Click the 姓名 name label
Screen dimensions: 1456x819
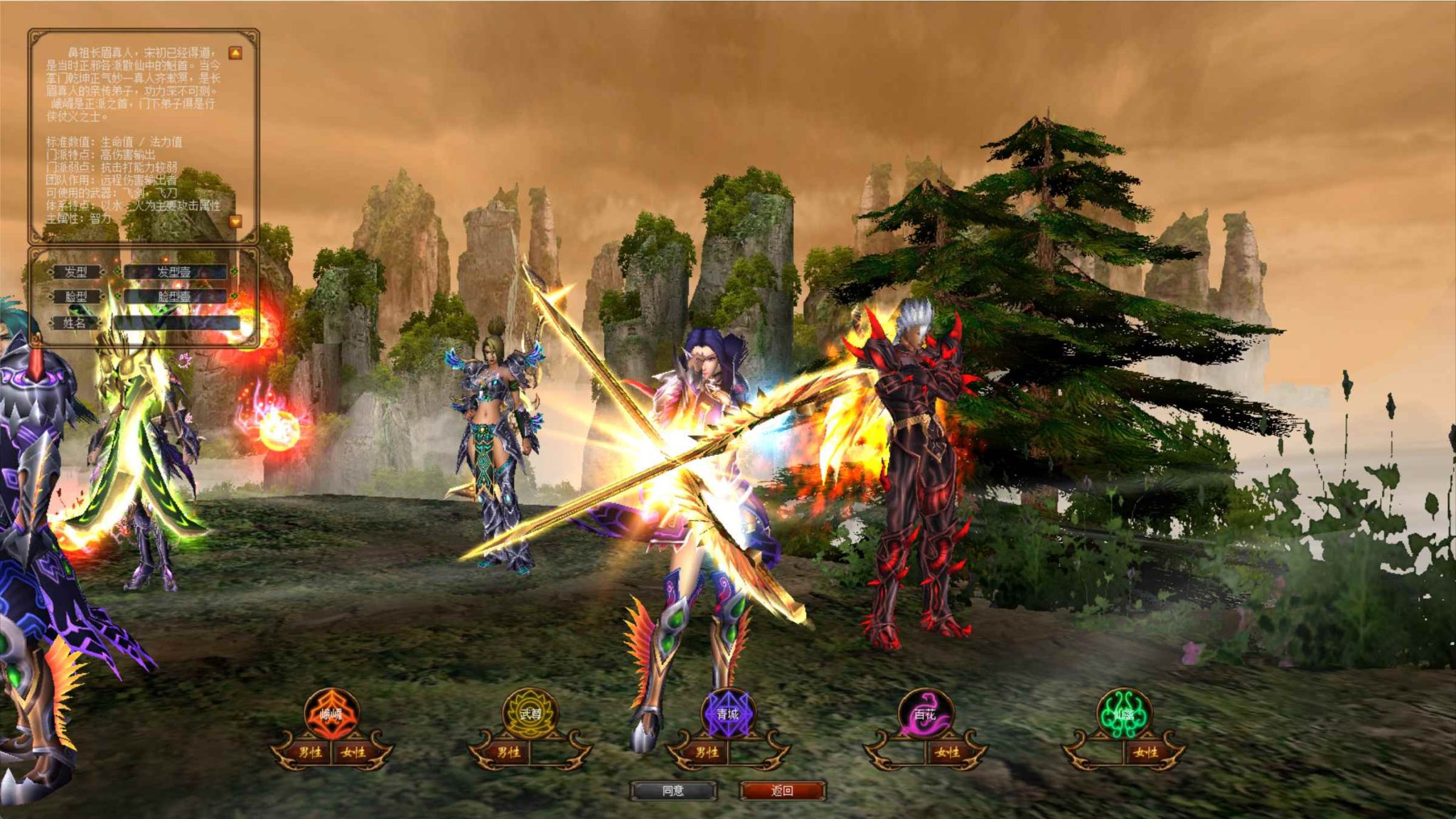[75, 324]
